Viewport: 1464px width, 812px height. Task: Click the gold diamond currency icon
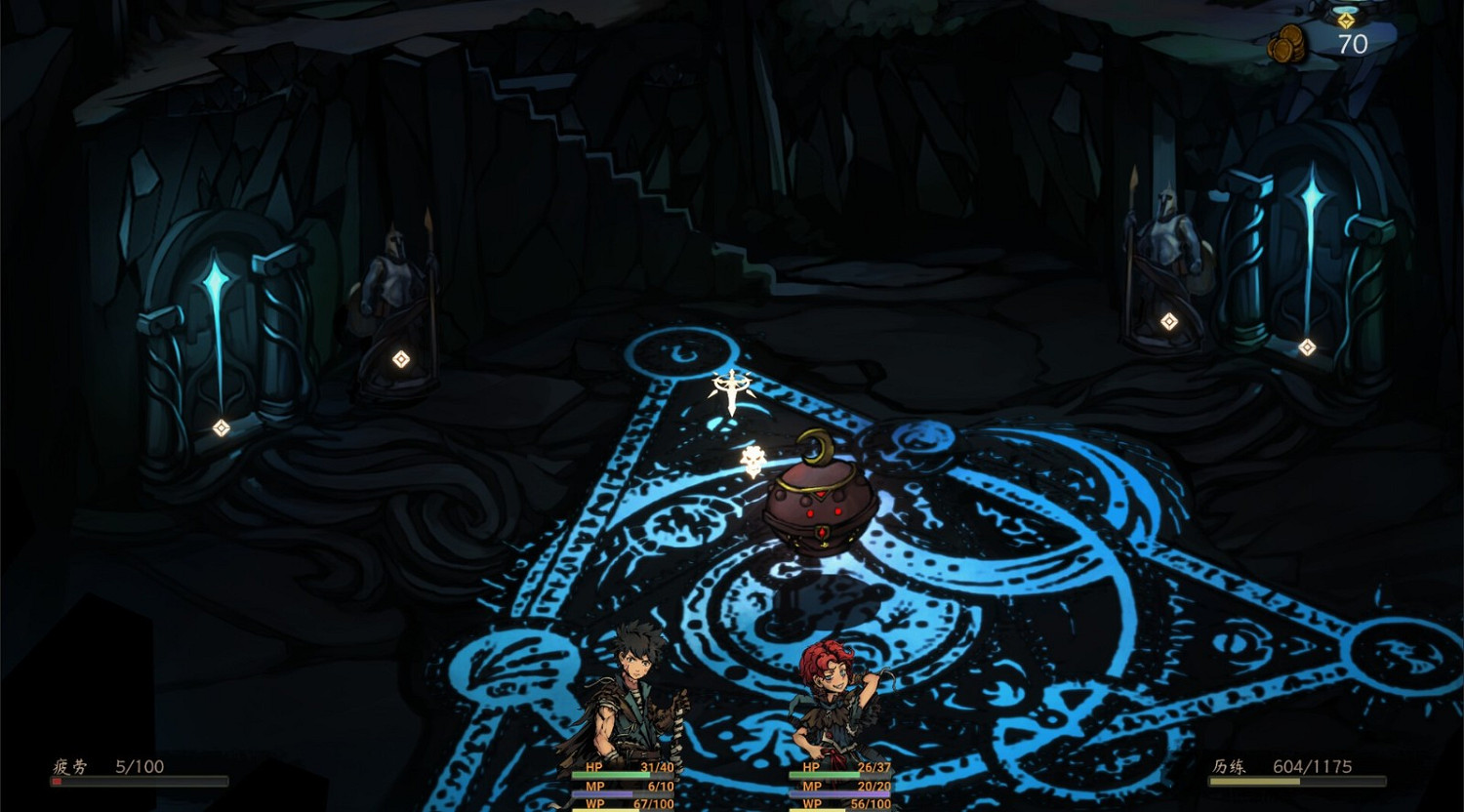point(1345,18)
